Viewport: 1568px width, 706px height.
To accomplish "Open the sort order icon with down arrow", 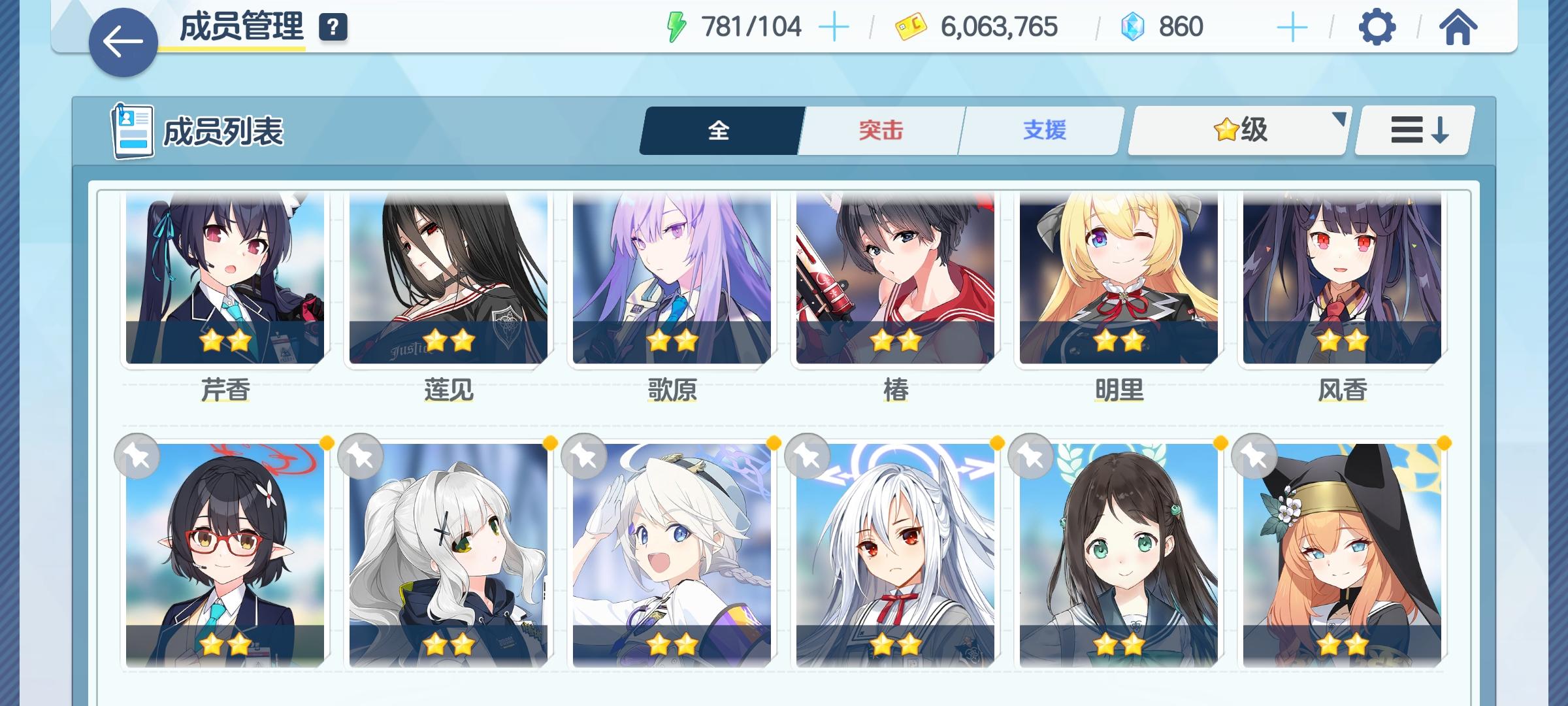I will click(x=1413, y=131).
